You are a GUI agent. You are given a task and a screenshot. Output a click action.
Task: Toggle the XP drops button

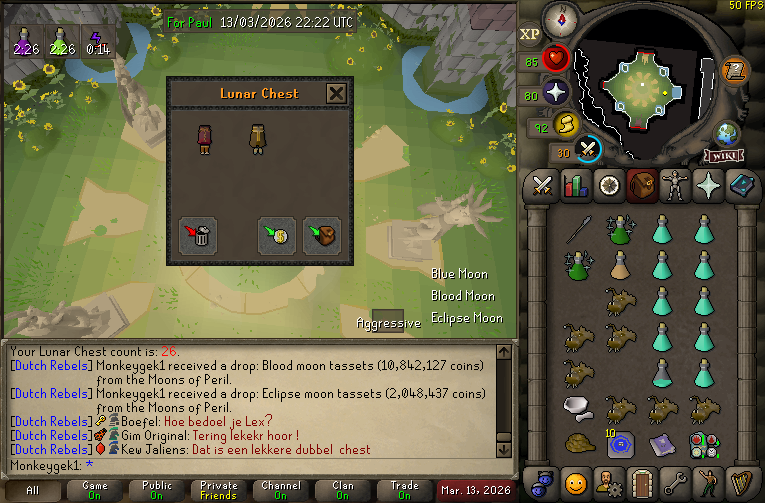point(530,34)
